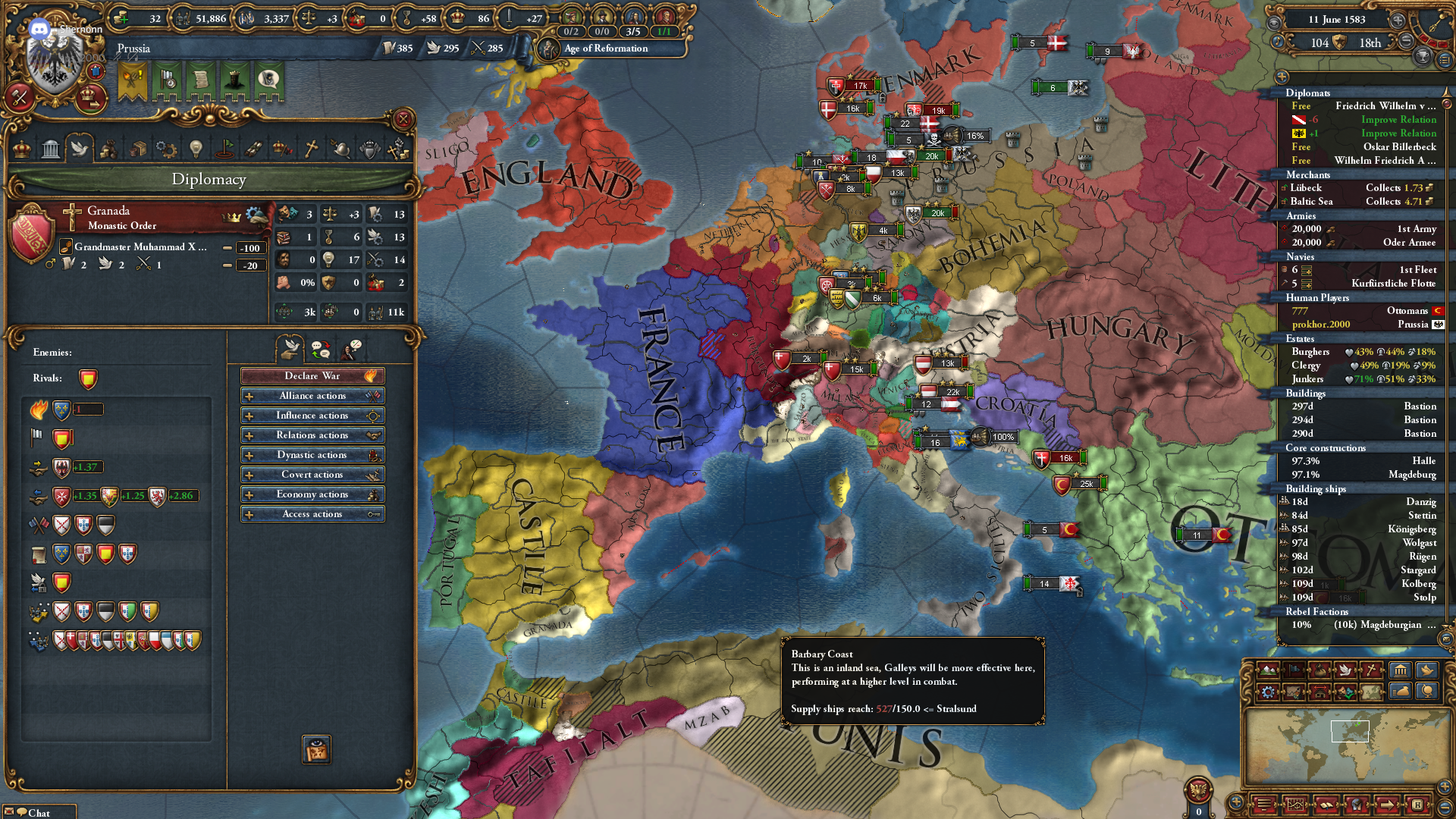
Task: Toggle the political mapmode on the minimap
Action: coord(1294,670)
